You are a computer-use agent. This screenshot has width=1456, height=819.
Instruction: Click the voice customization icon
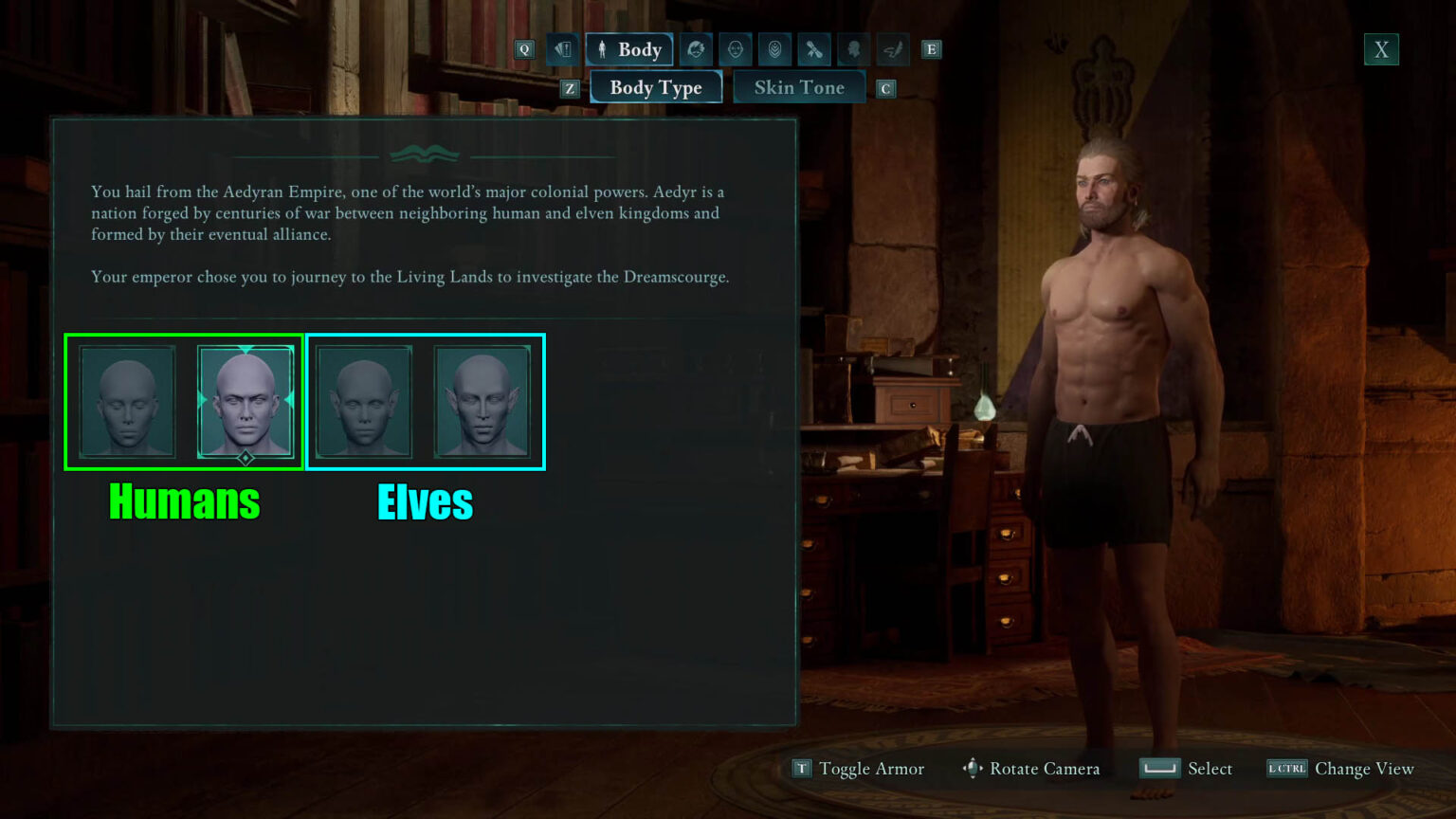pyautogui.click(x=891, y=49)
